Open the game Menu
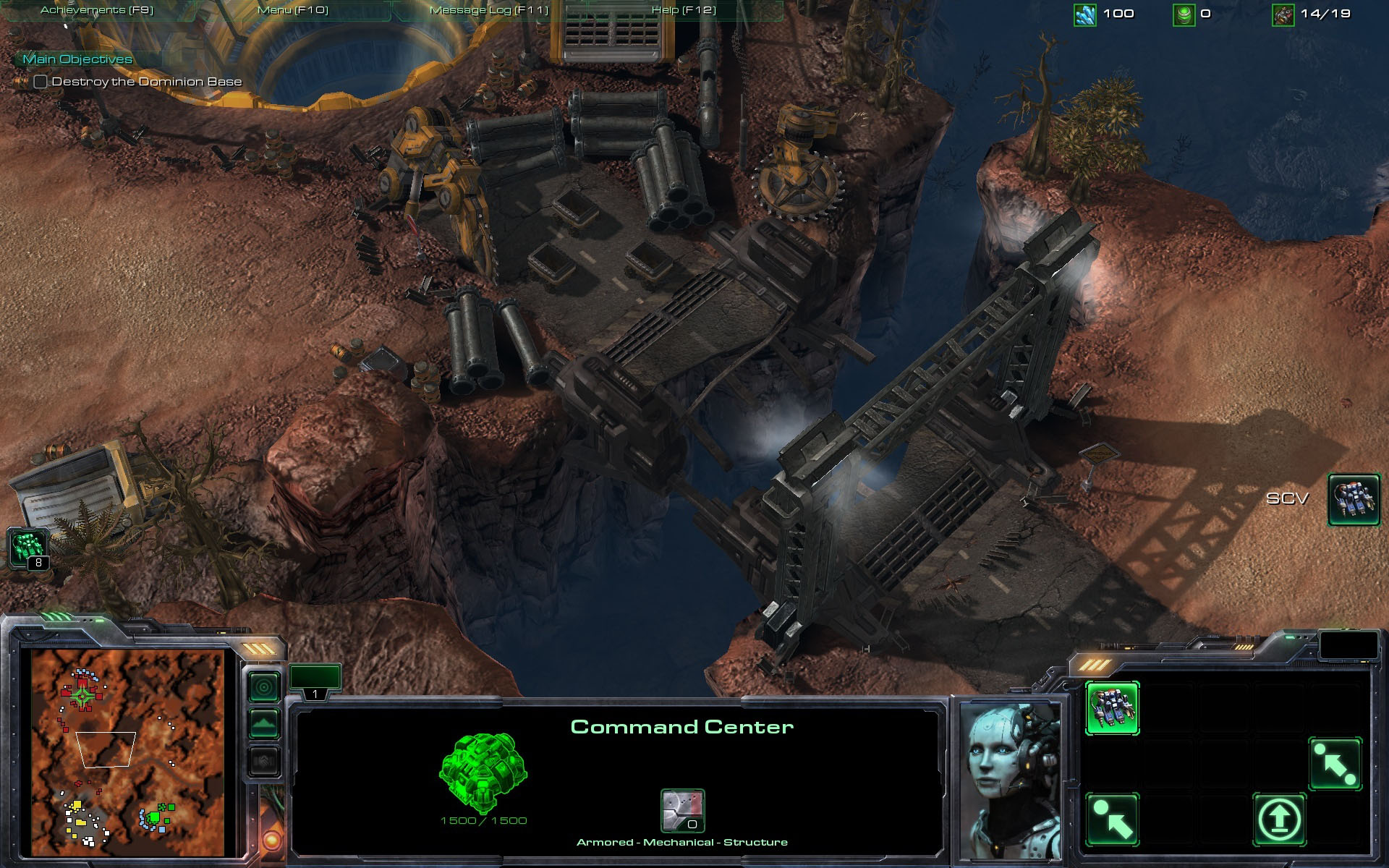Screen dimensions: 1389x868 (x=292, y=10)
